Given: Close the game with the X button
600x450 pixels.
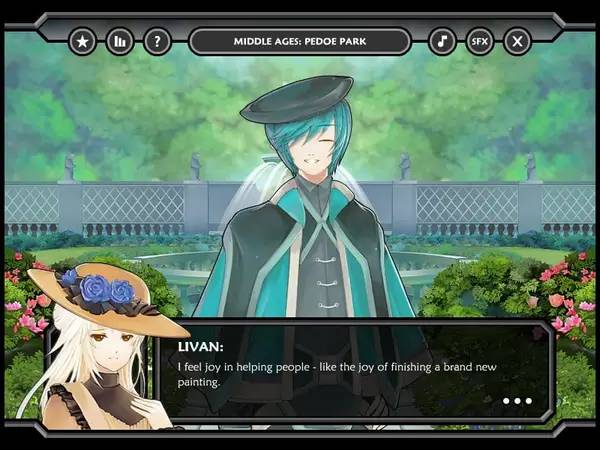Looking at the screenshot, I should (x=517, y=41).
